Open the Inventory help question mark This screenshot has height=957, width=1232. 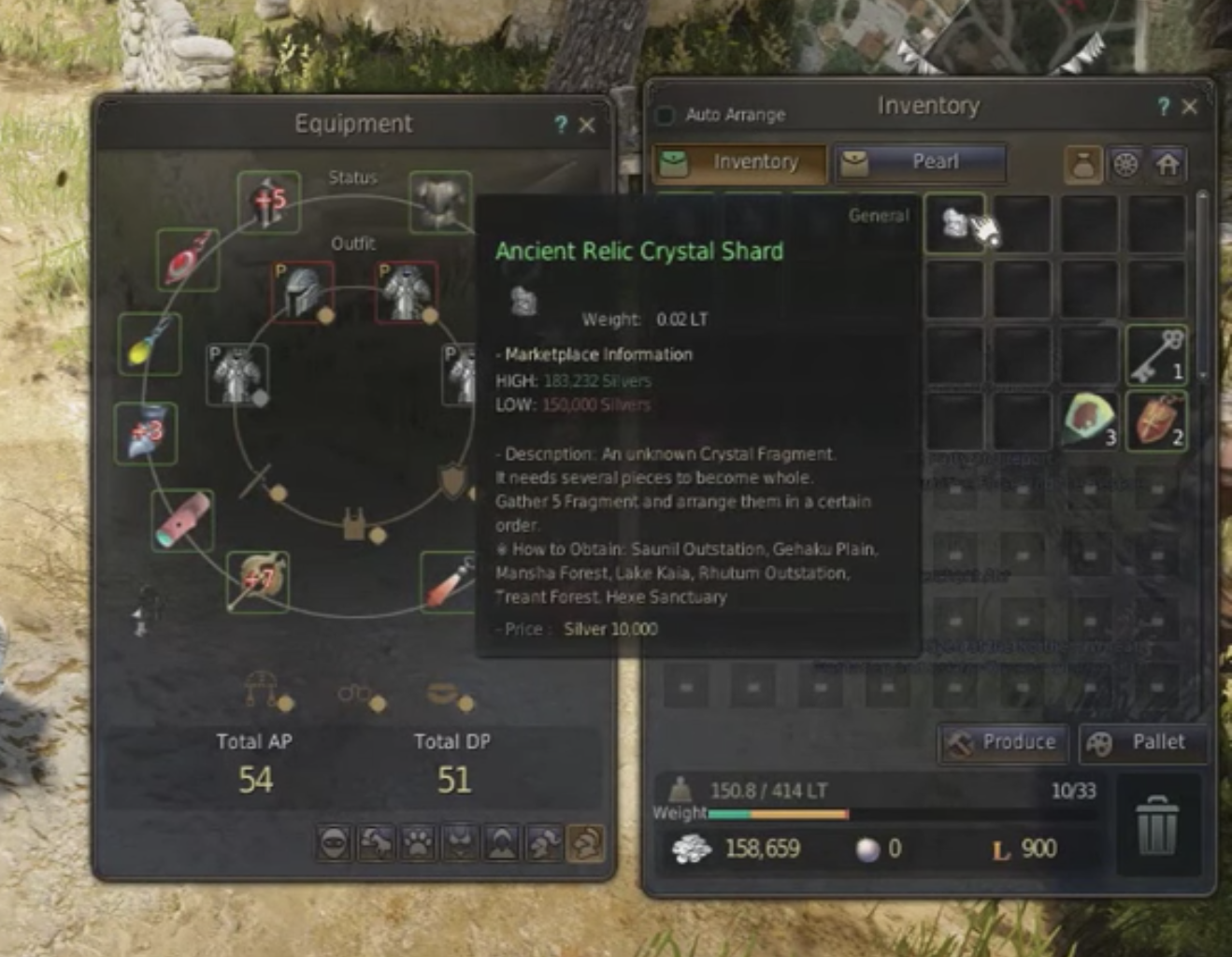[1163, 107]
